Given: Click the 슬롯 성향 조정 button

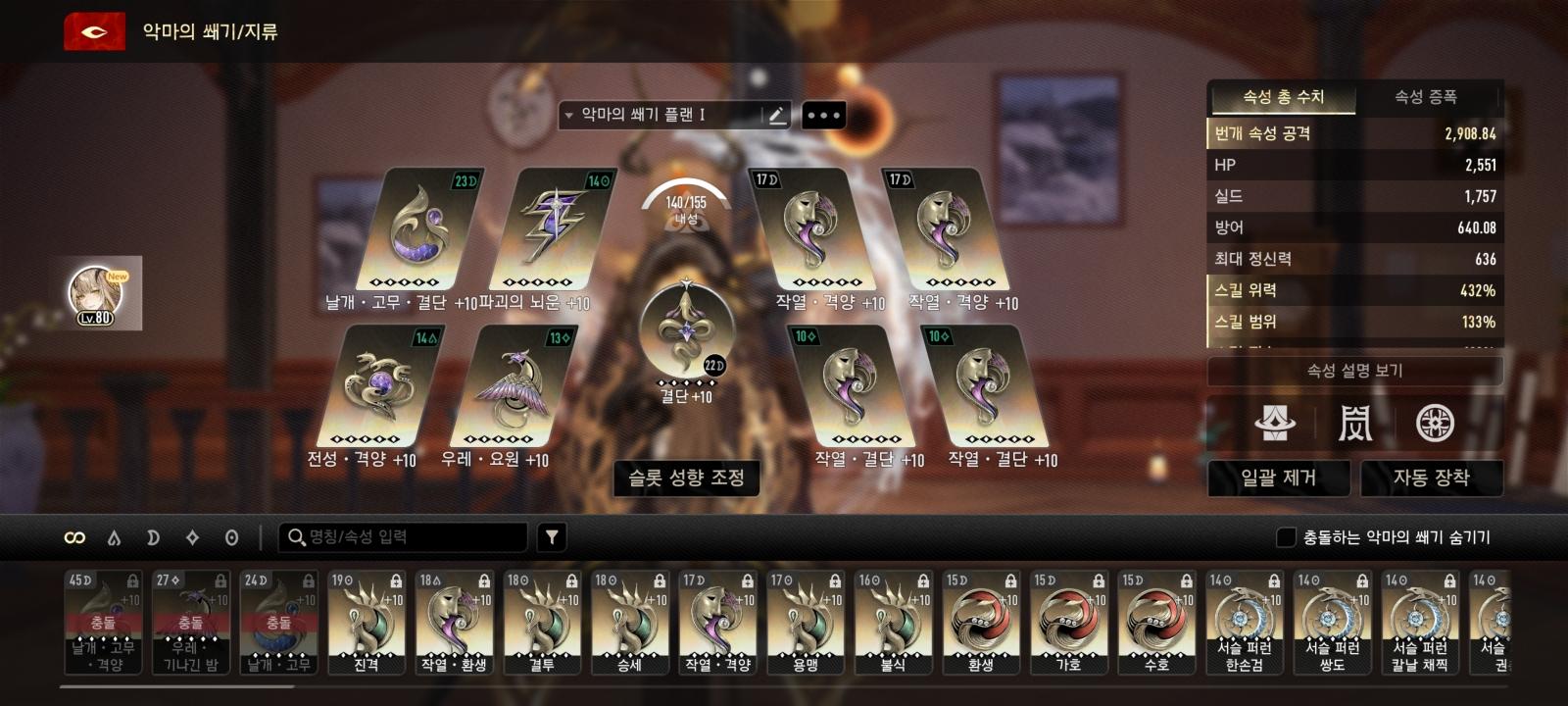Looking at the screenshot, I should point(686,478).
